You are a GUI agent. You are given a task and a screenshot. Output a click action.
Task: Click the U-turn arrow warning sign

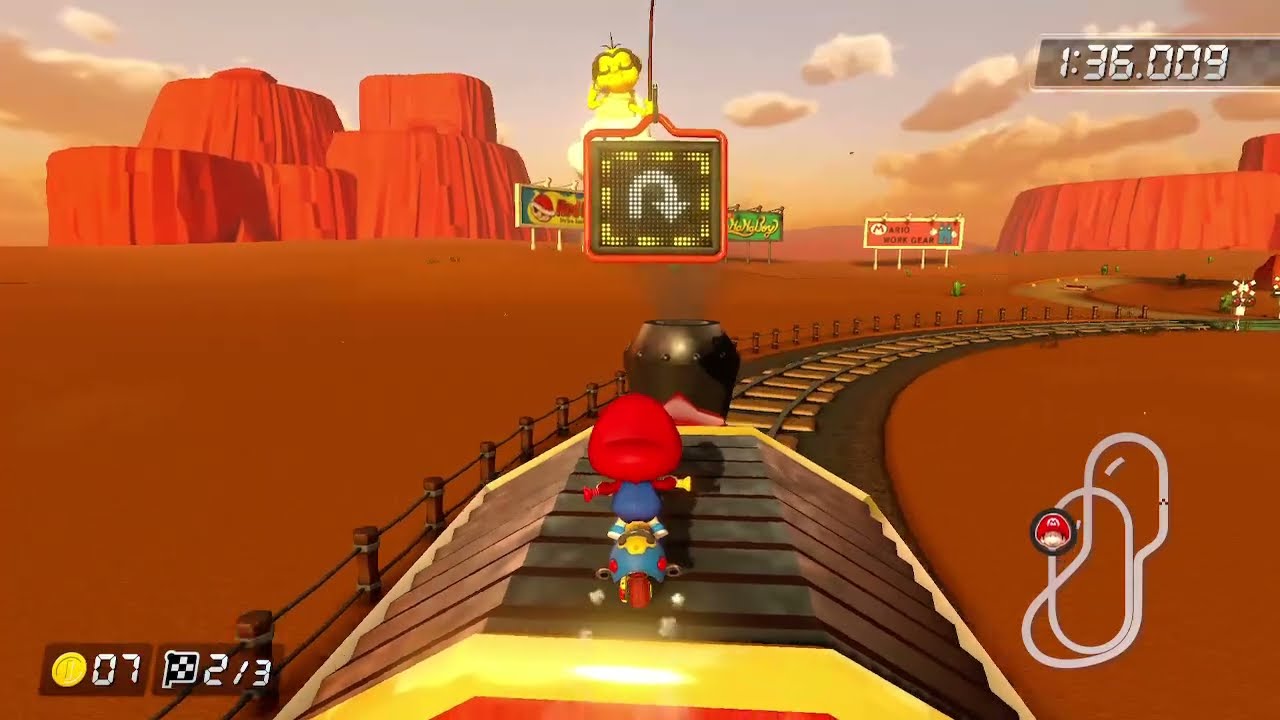[655, 197]
